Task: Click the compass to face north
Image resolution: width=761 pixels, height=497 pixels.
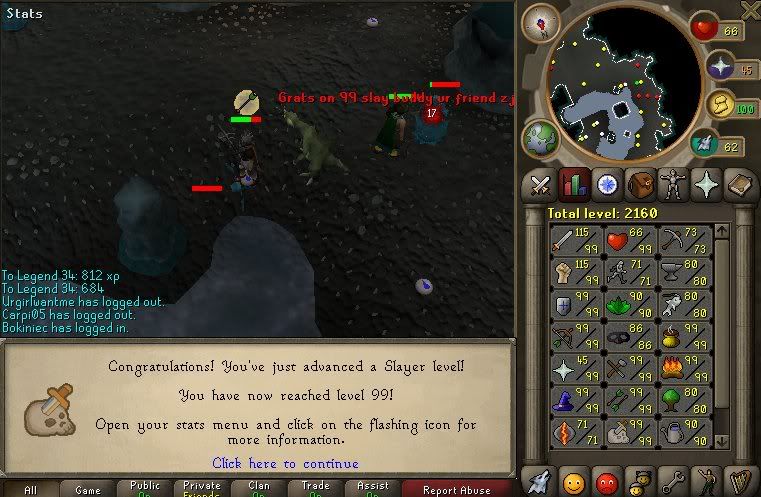Action: tap(547, 22)
